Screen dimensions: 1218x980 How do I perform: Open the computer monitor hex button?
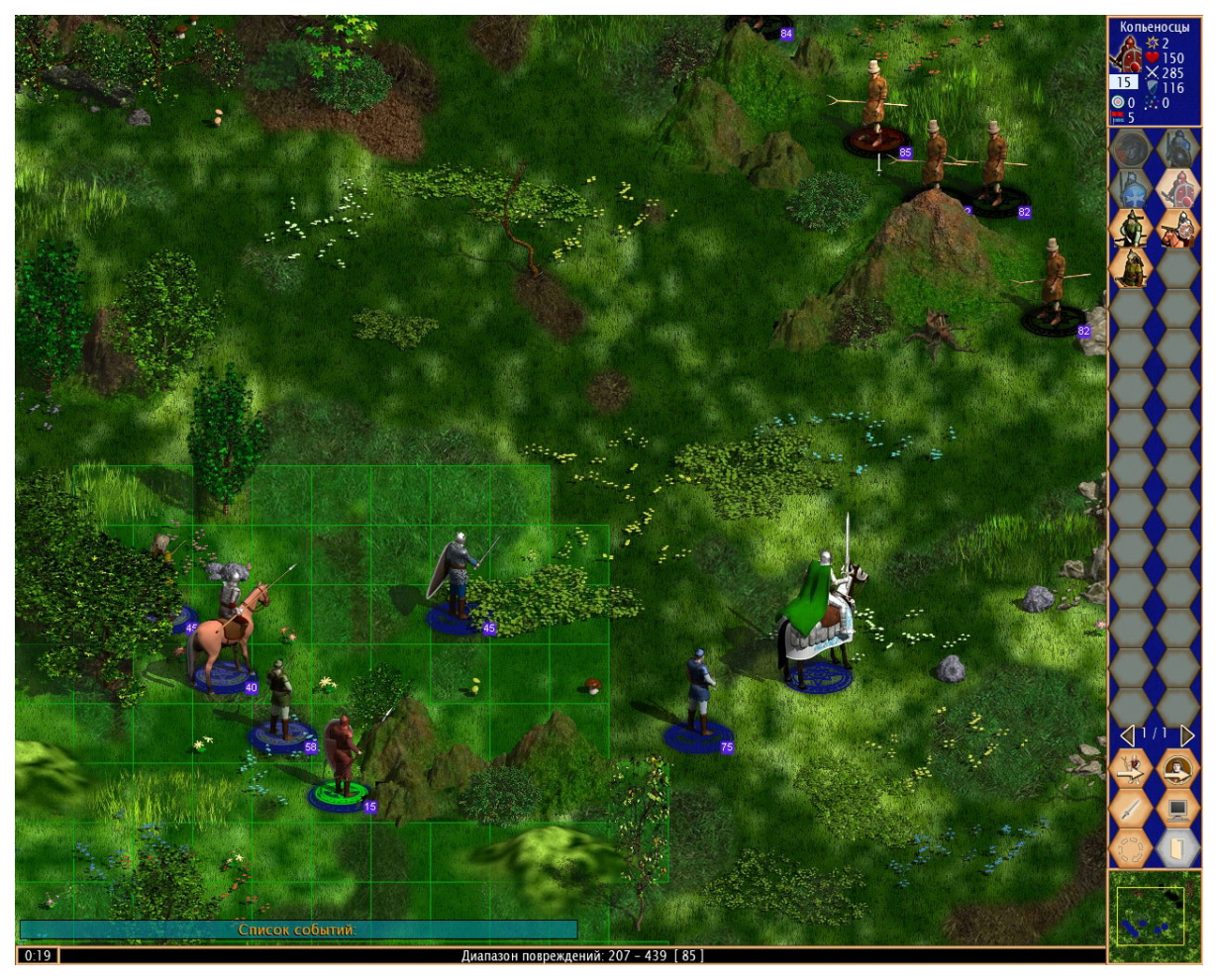[x=1177, y=810]
